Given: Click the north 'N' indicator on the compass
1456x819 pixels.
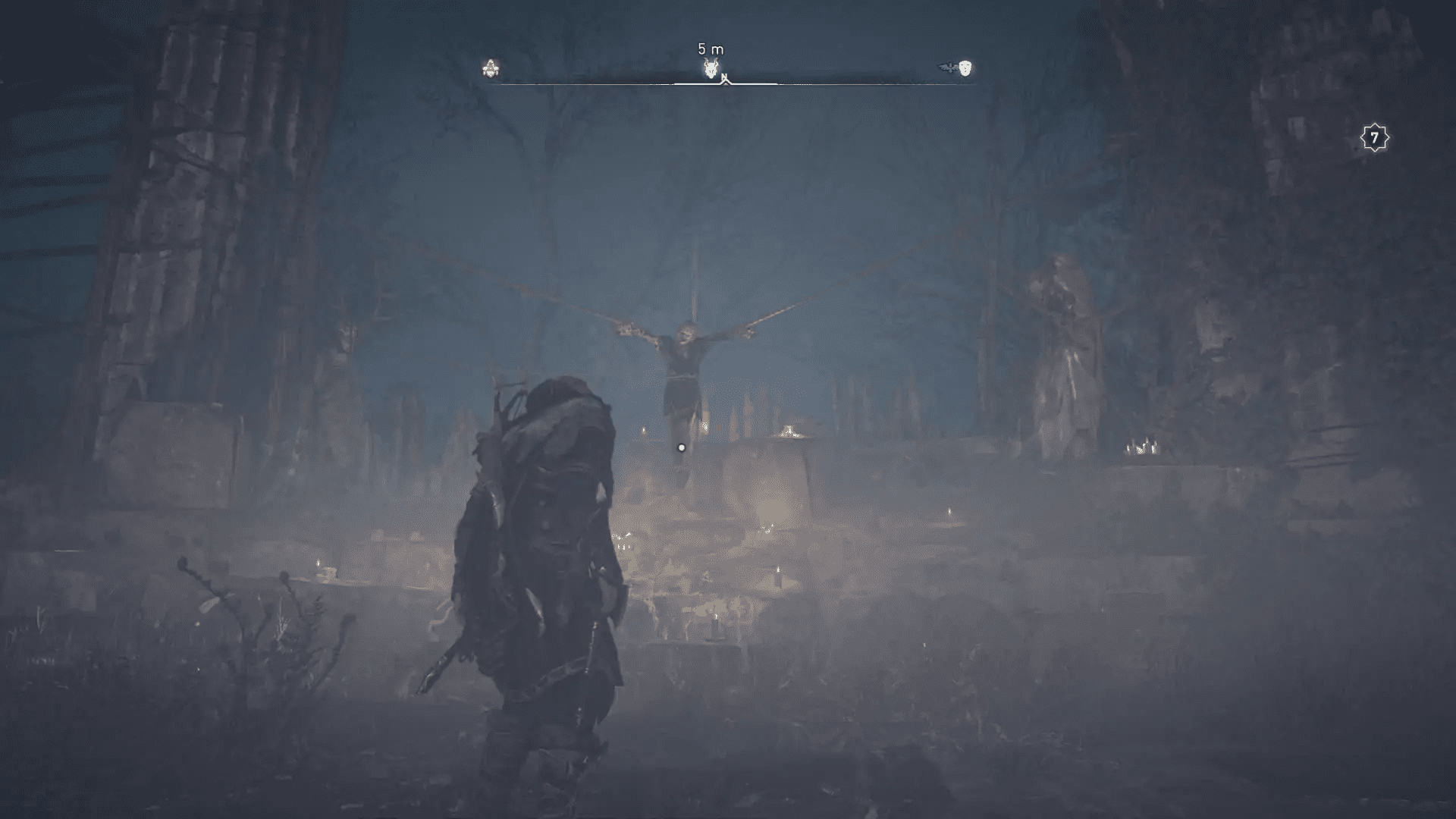Looking at the screenshot, I should (x=724, y=77).
